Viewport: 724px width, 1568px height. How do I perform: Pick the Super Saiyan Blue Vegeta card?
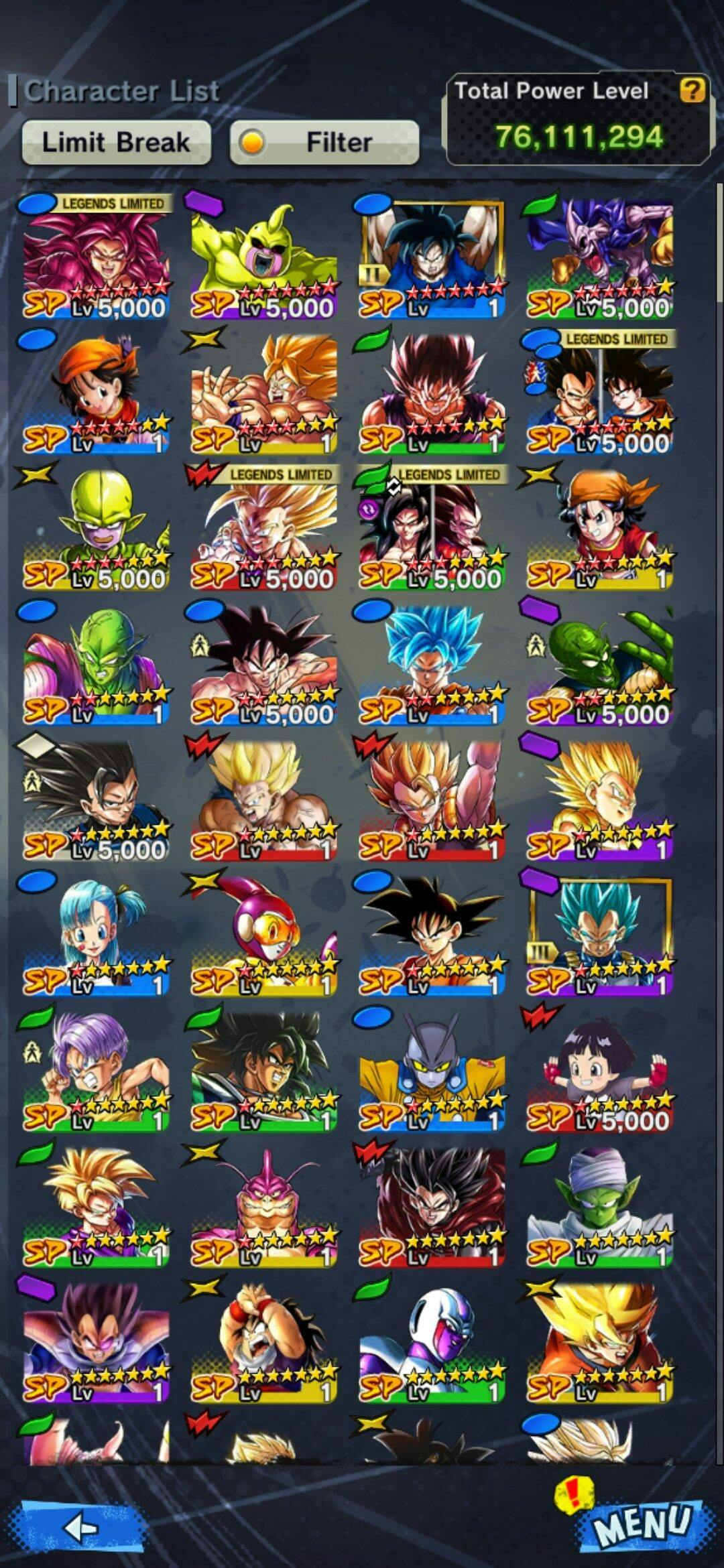click(x=599, y=935)
